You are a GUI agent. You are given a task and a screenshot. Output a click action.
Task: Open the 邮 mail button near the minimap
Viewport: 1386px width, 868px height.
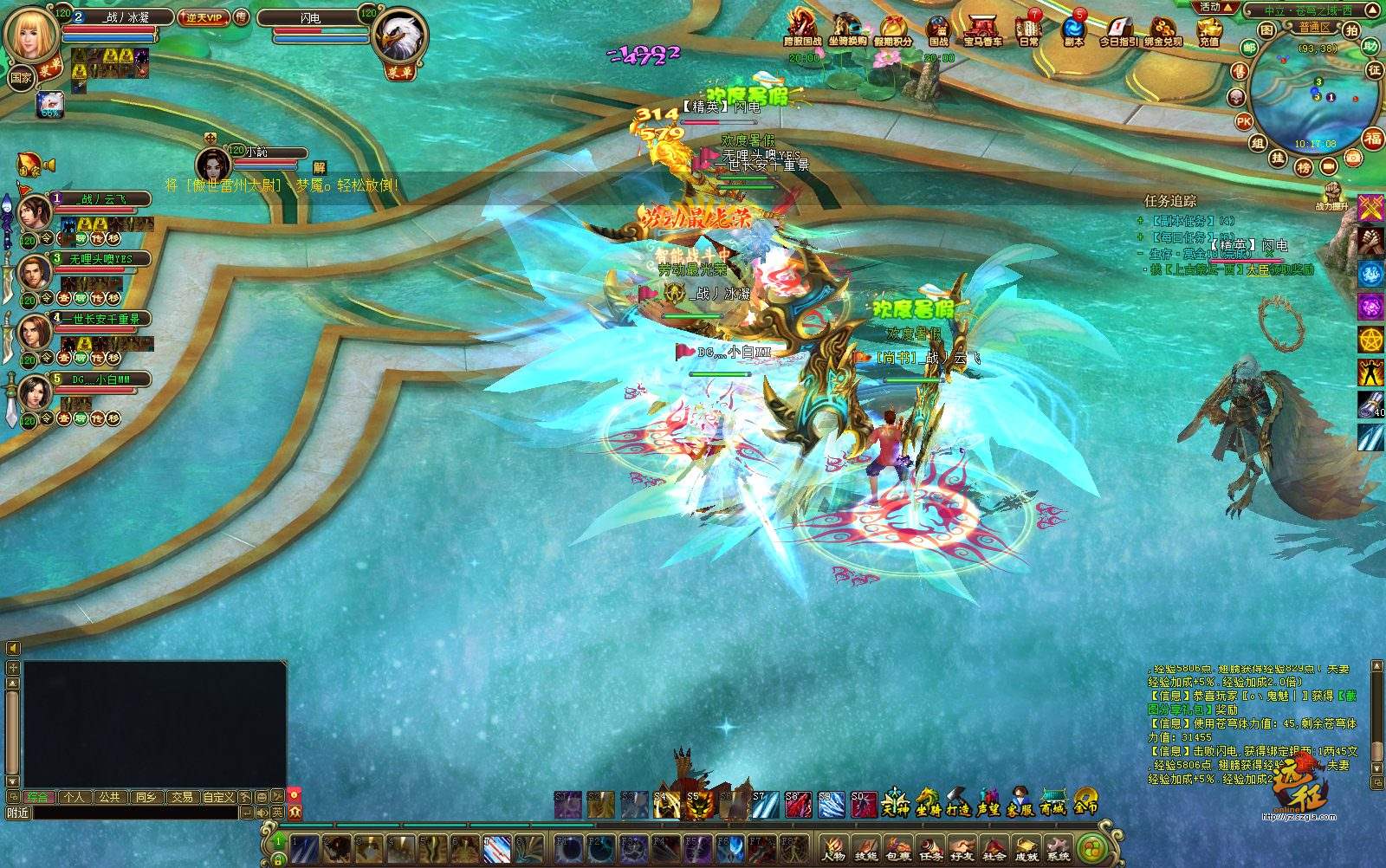[1249, 49]
